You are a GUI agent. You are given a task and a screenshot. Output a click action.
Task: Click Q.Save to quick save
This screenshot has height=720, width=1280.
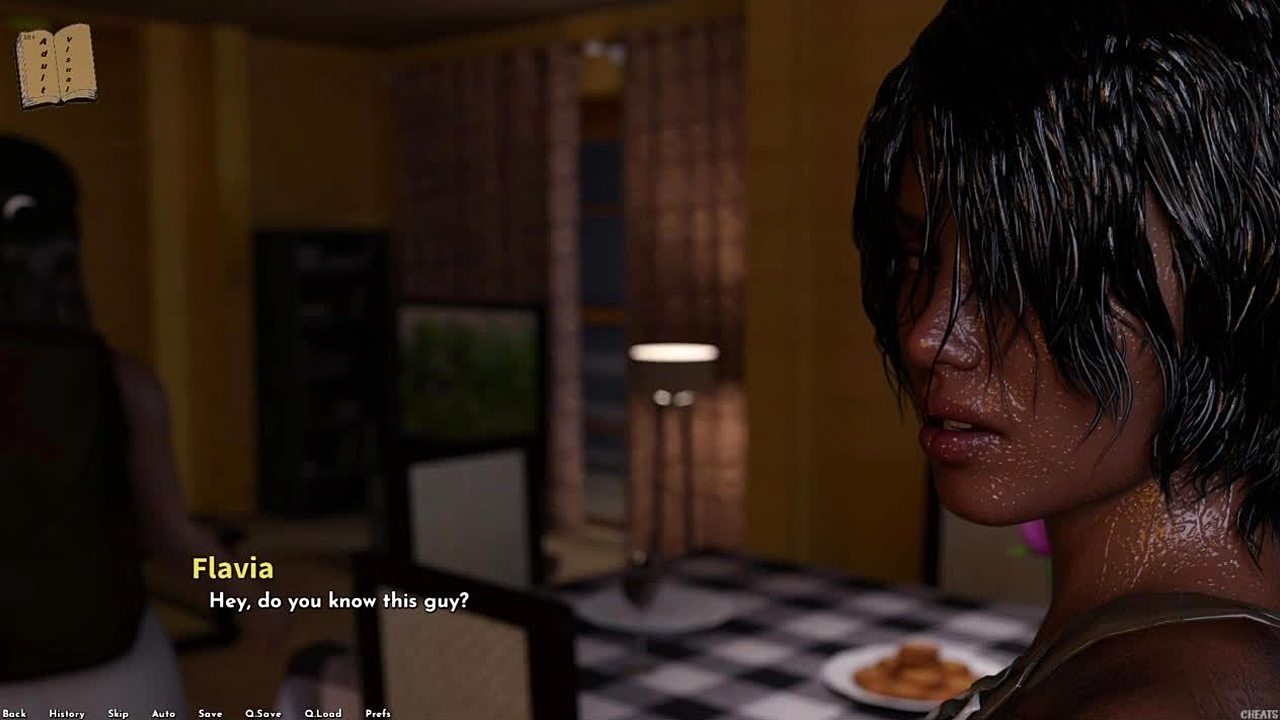pos(263,713)
